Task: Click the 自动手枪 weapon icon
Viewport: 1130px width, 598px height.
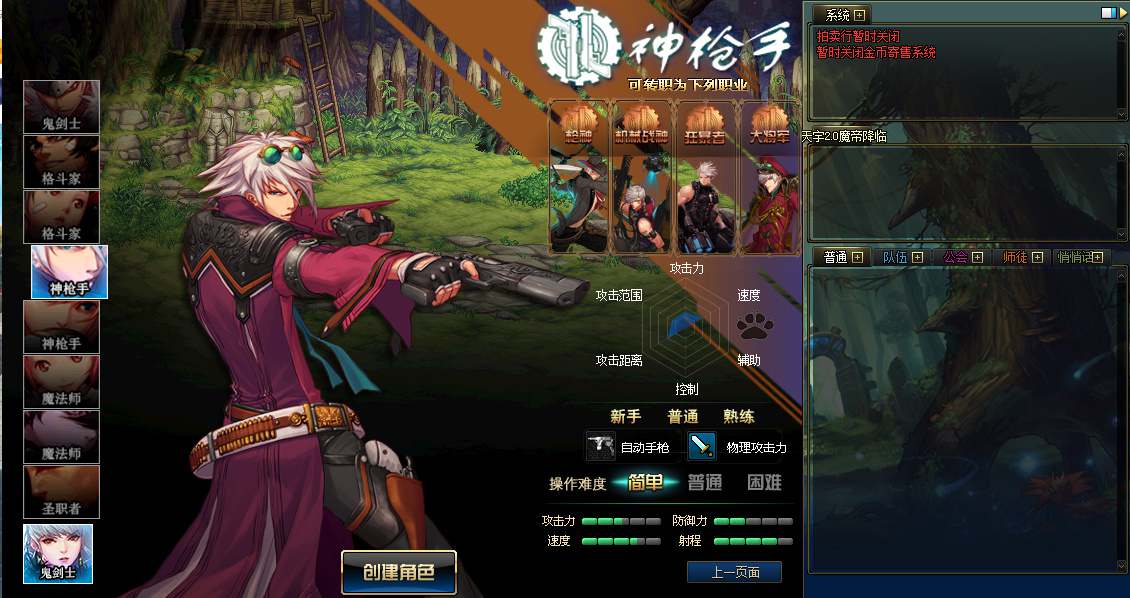Action: pyautogui.click(x=601, y=446)
